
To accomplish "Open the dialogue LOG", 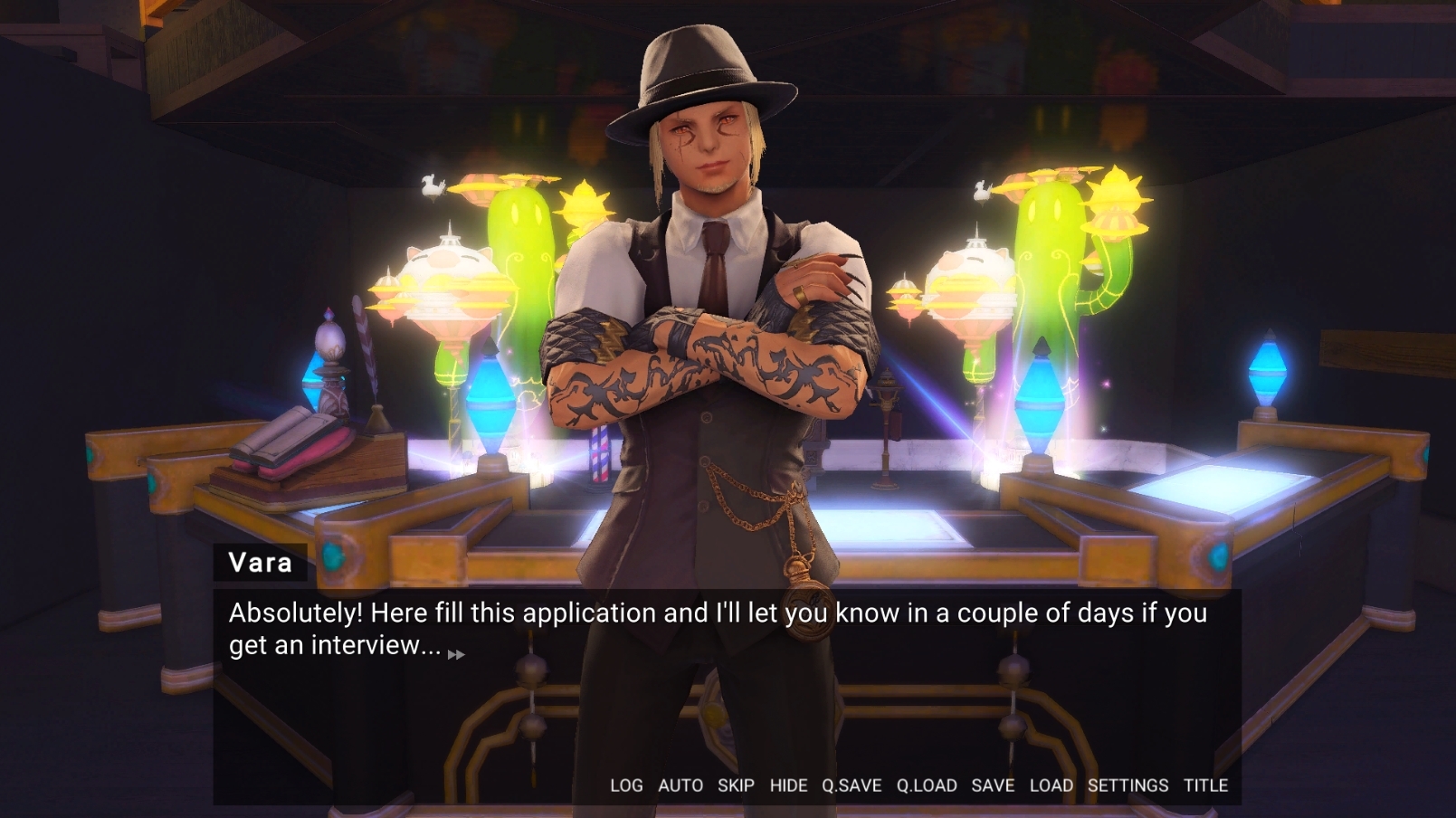I will point(626,785).
